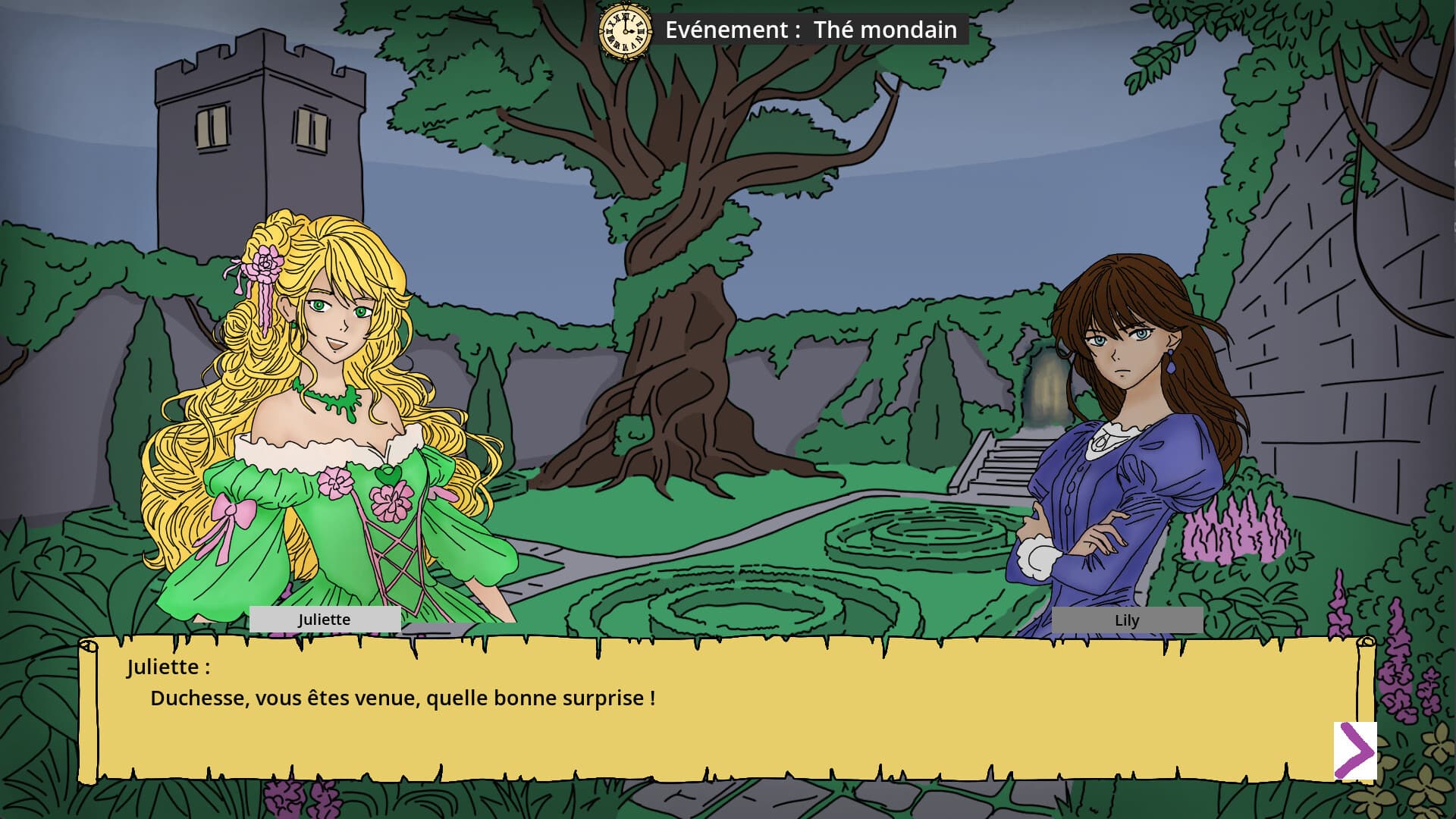The width and height of the screenshot is (1456, 819).
Task: Click the dialogue line 'Duchesse, vous êtes venue'
Action: (402, 699)
